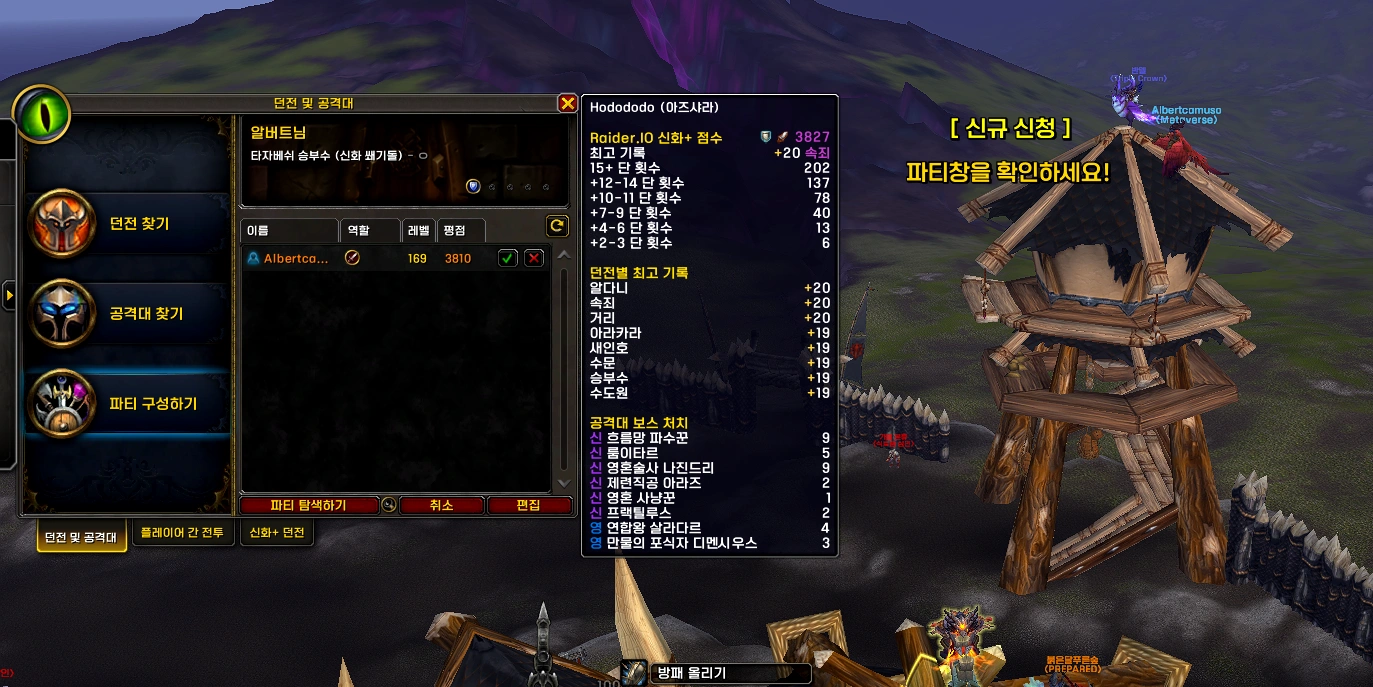Open 편집 to edit the listing
This screenshot has height=687, width=1373.
pos(528,506)
